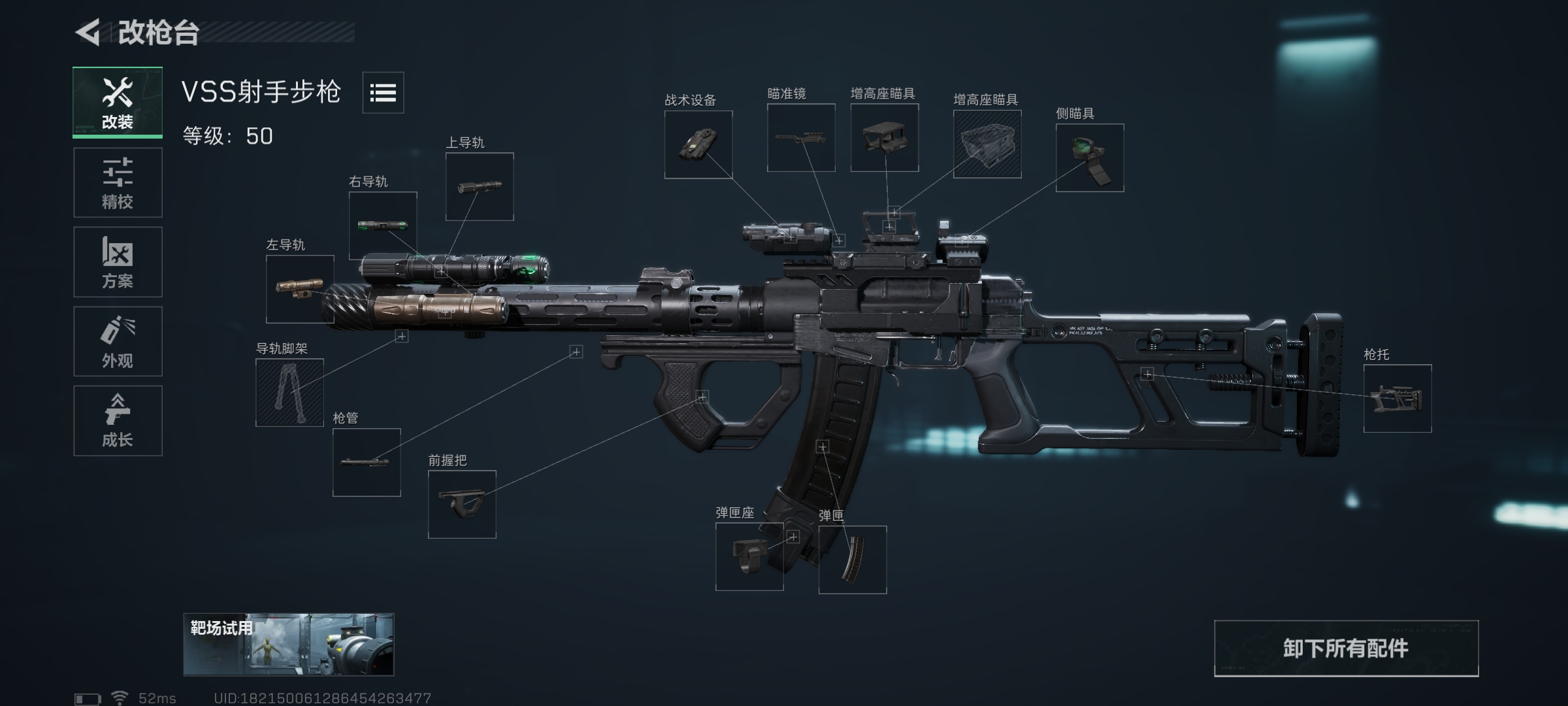Go back from the 改枪台 screen

point(88,33)
